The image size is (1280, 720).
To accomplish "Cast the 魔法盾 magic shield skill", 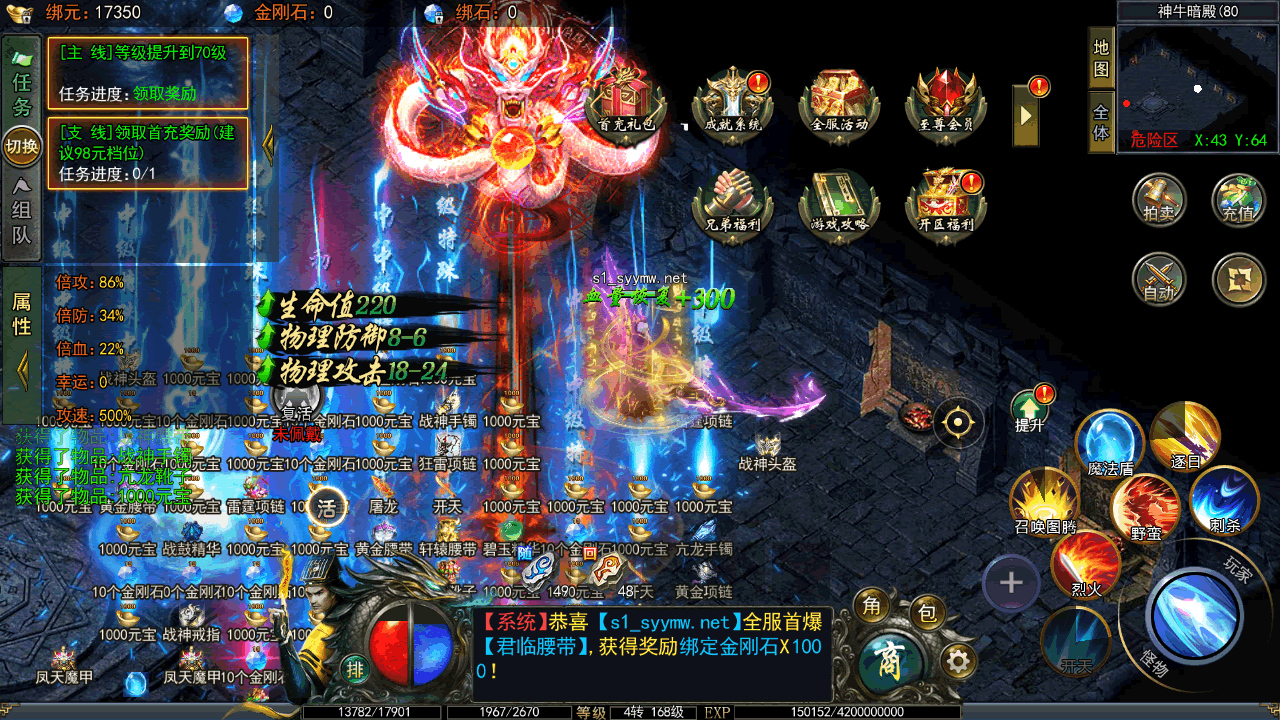I will click(x=1111, y=442).
